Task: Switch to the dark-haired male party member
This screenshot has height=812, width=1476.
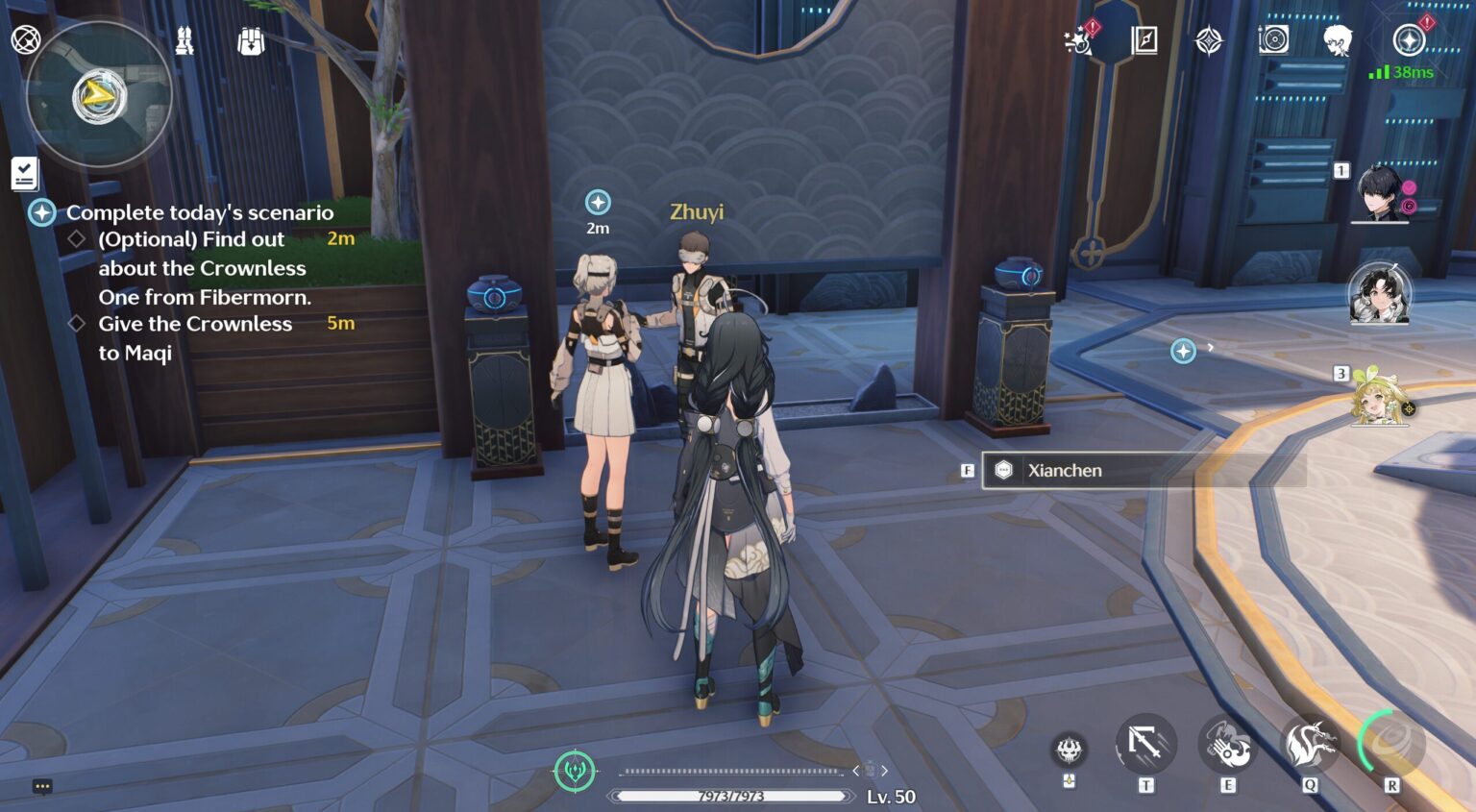Action: 1381,194
